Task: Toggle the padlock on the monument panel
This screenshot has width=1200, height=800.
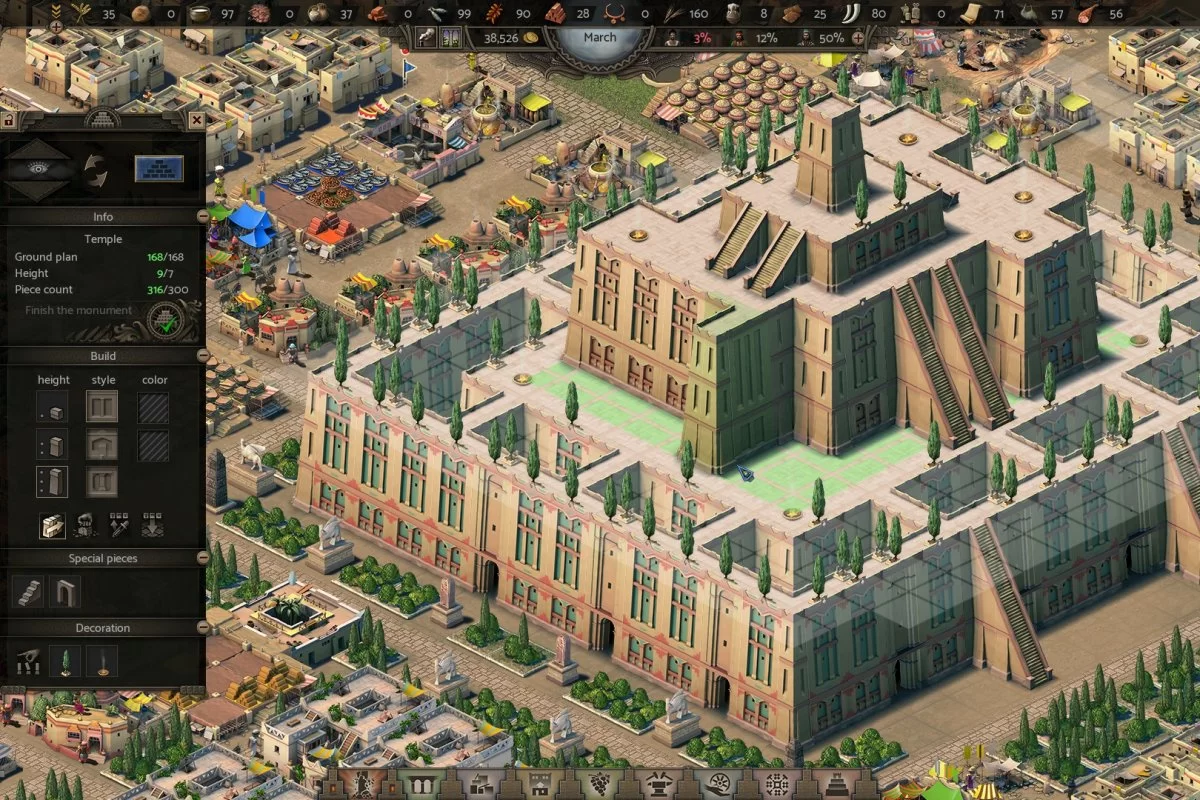Action: (8, 120)
